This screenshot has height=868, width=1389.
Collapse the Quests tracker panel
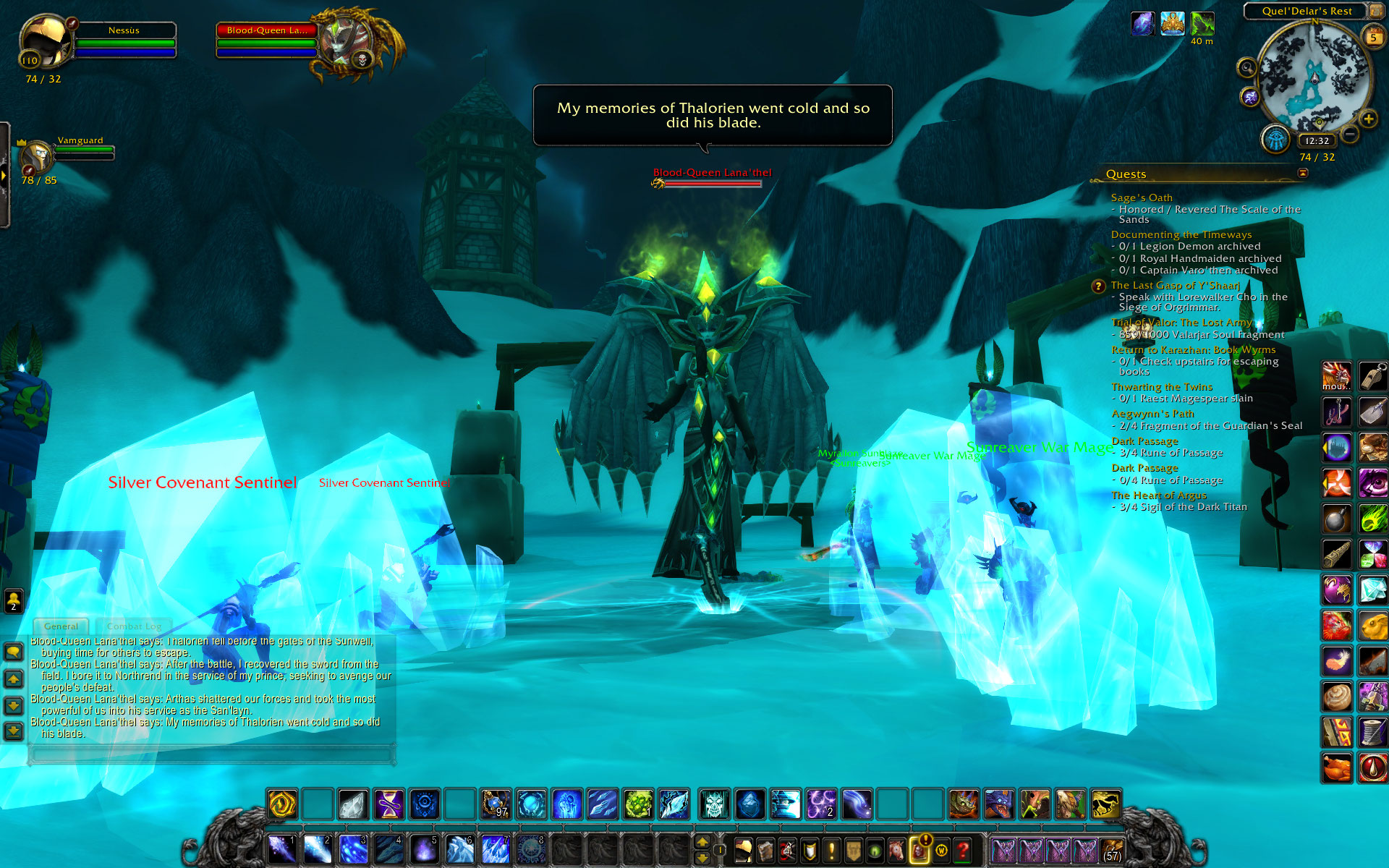(x=1303, y=173)
